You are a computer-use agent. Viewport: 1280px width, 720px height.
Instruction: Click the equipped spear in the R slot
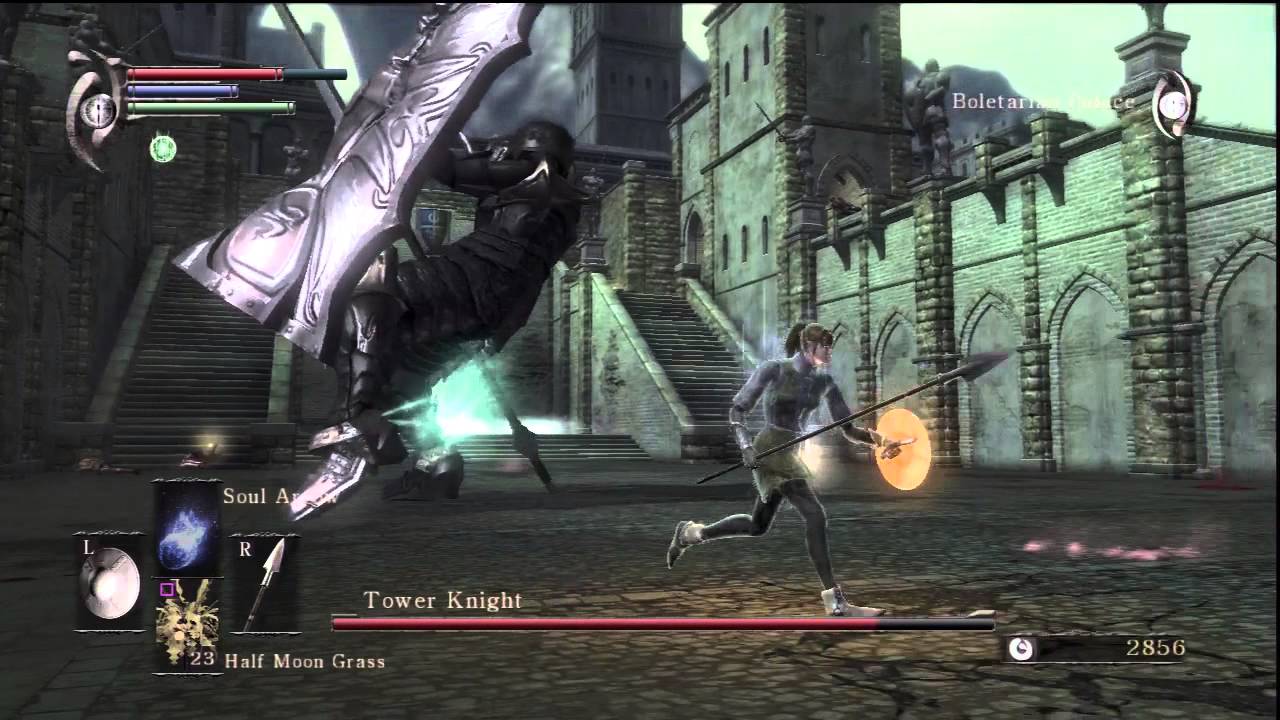tap(268, 577)
